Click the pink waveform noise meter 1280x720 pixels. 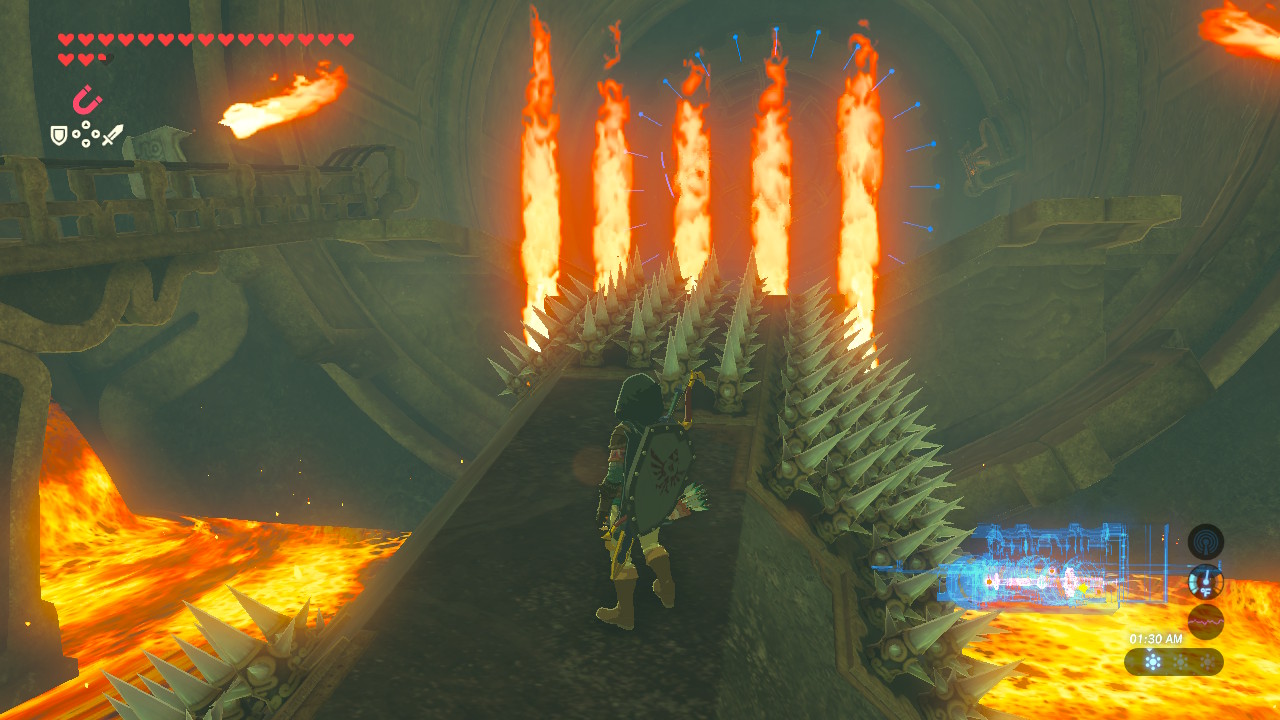[x=1205, y=621]
